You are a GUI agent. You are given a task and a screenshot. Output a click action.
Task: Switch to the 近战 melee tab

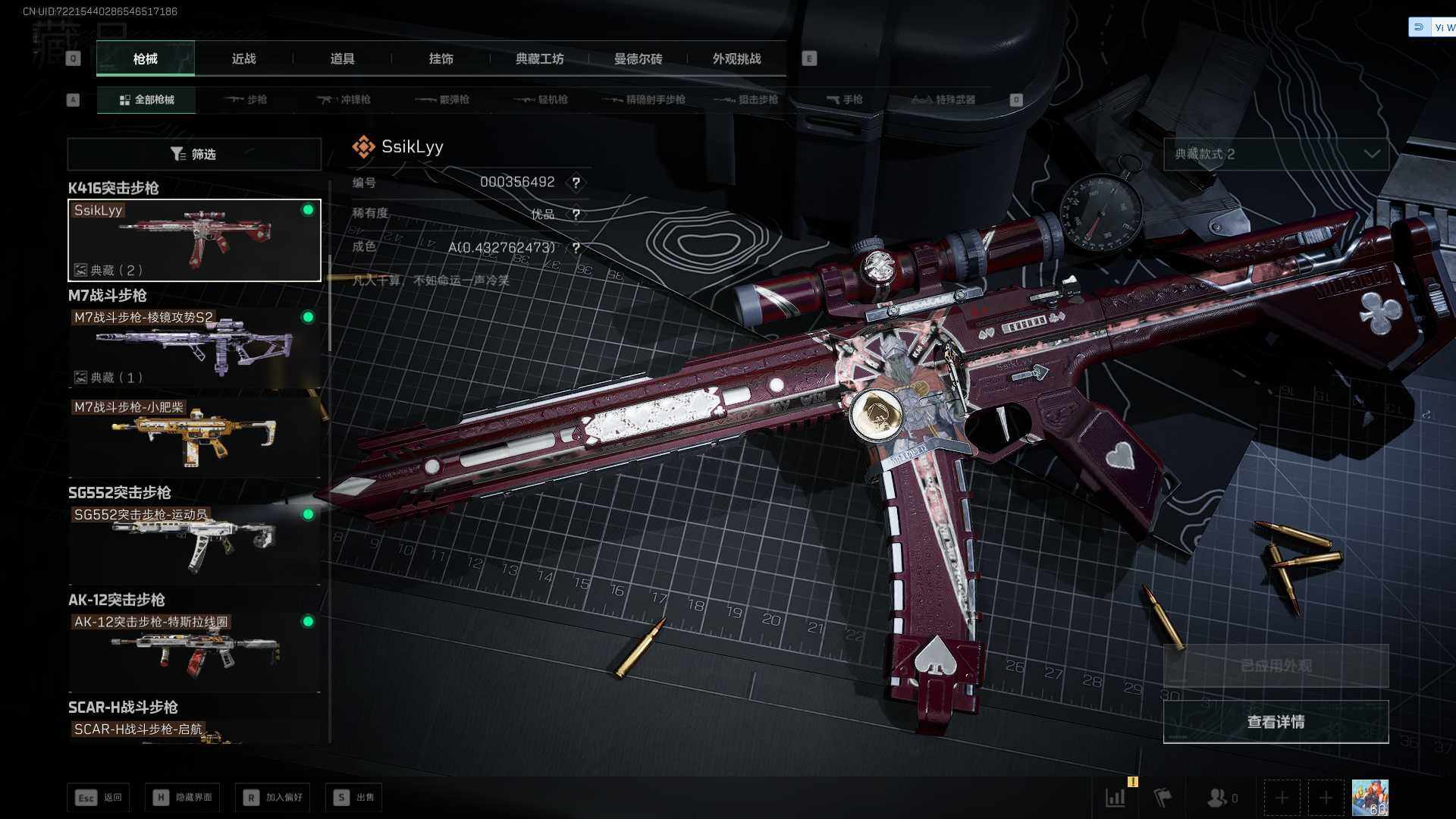pyautogui.click(x=243, y=58)
